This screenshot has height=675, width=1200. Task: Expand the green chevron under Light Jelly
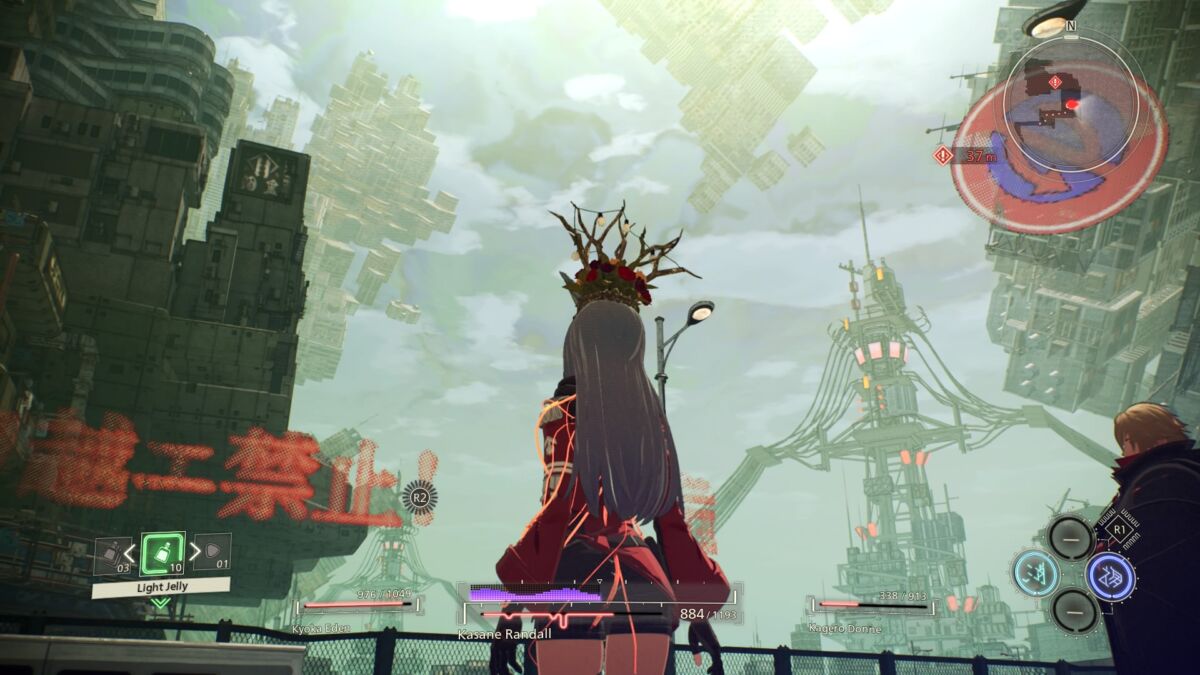pos(161,603)
